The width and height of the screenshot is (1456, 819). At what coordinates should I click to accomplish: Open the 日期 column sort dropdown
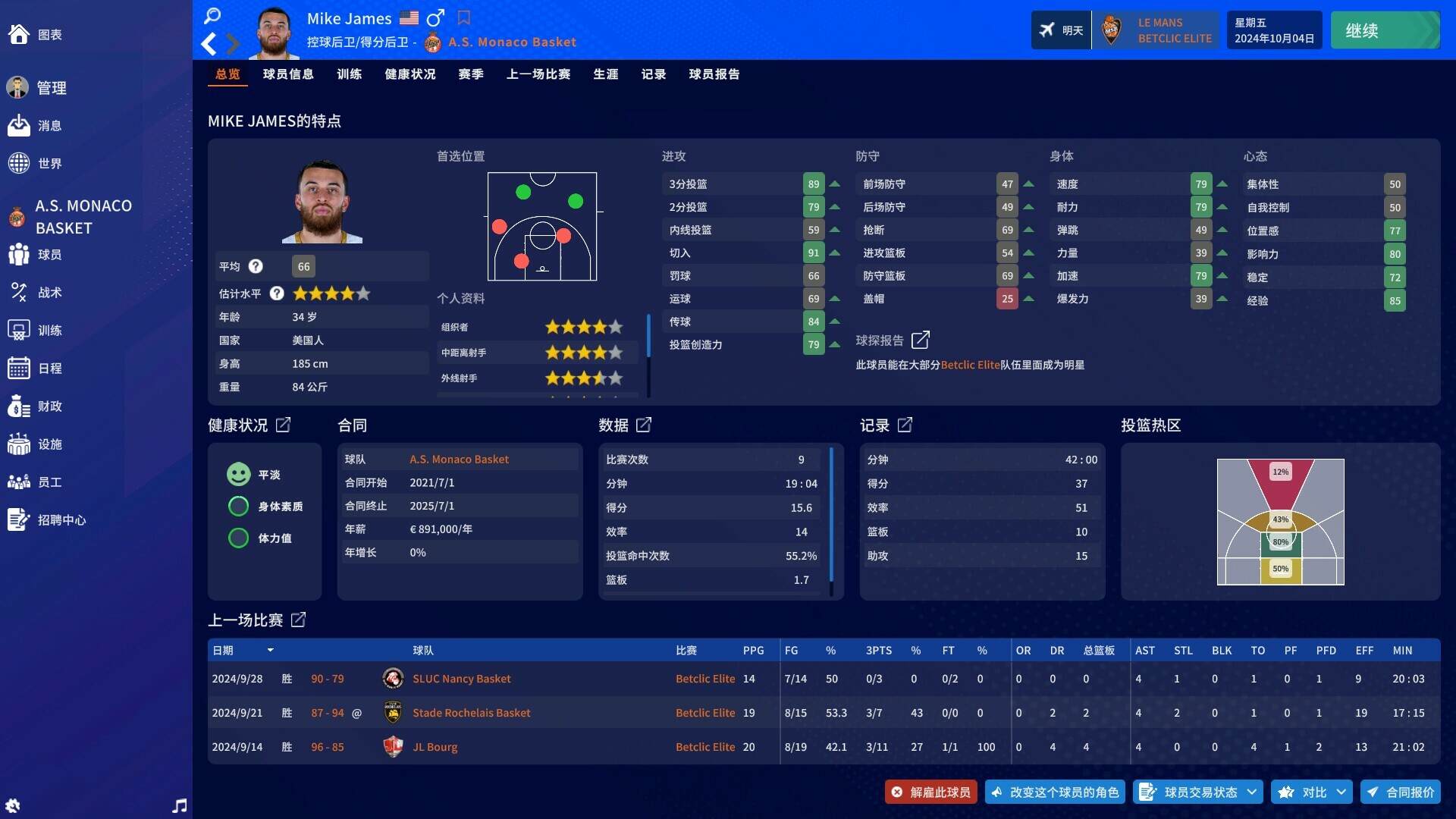[x=271, y=651]
